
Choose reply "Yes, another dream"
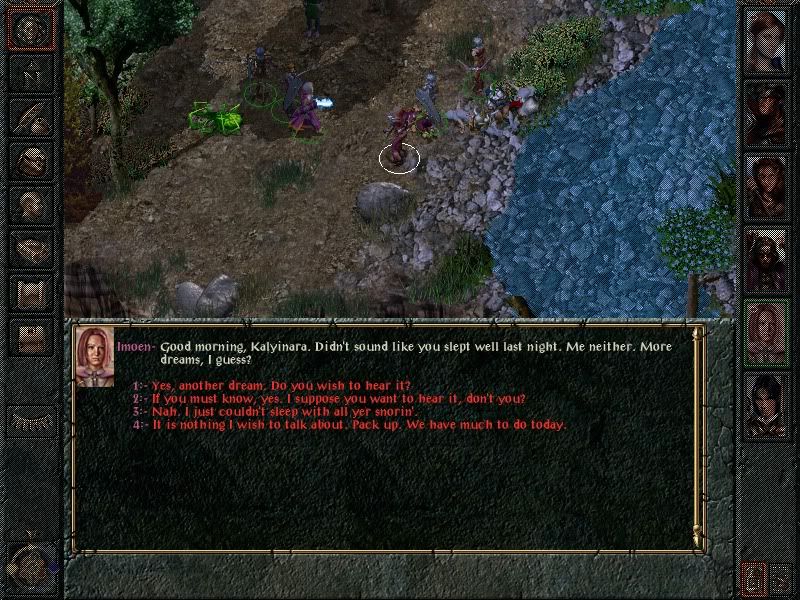pyautogui.click(x=281, y=385)
